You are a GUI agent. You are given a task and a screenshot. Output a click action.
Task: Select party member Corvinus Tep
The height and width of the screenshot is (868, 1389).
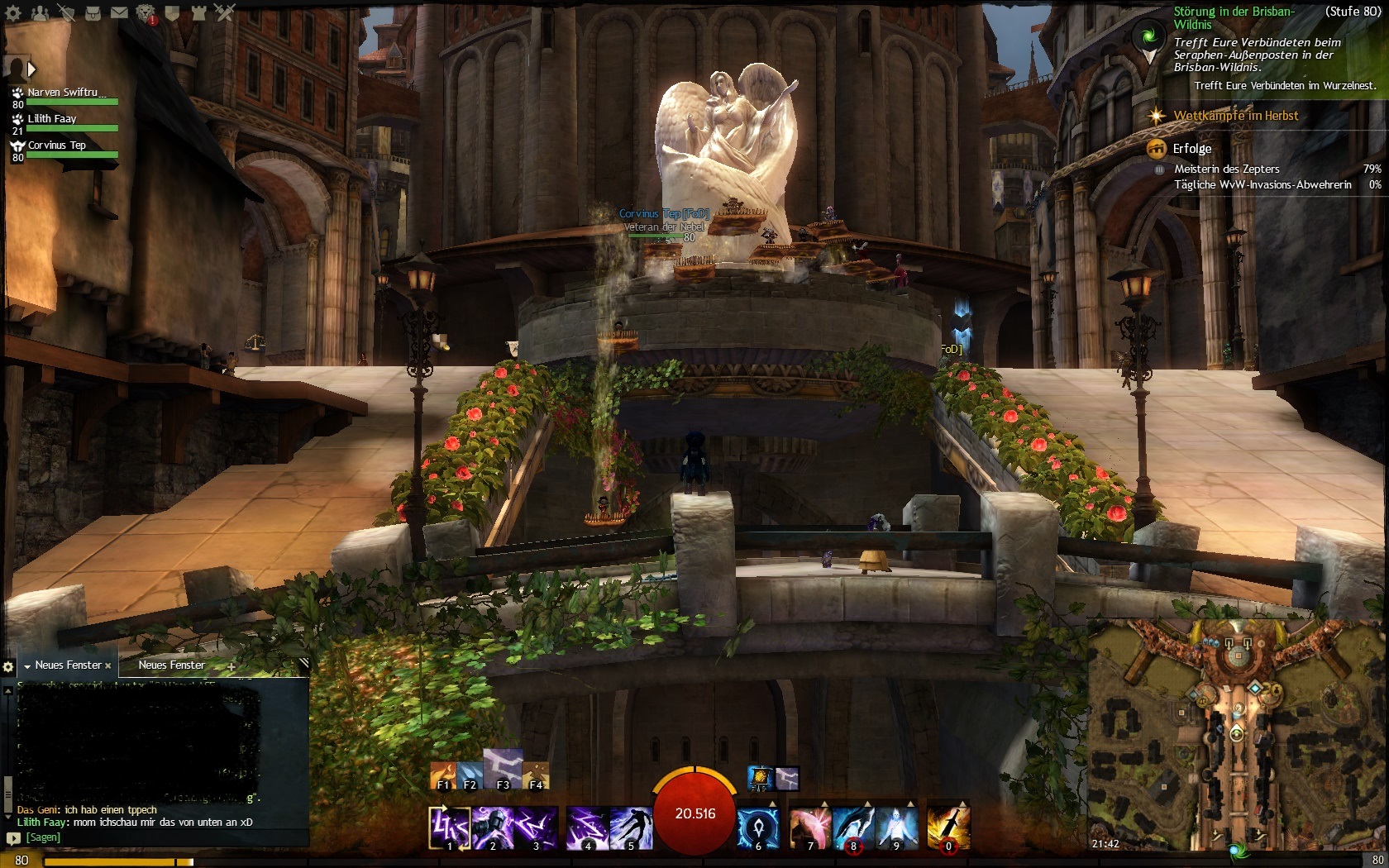pyautogui.click(x=56, y=145)
